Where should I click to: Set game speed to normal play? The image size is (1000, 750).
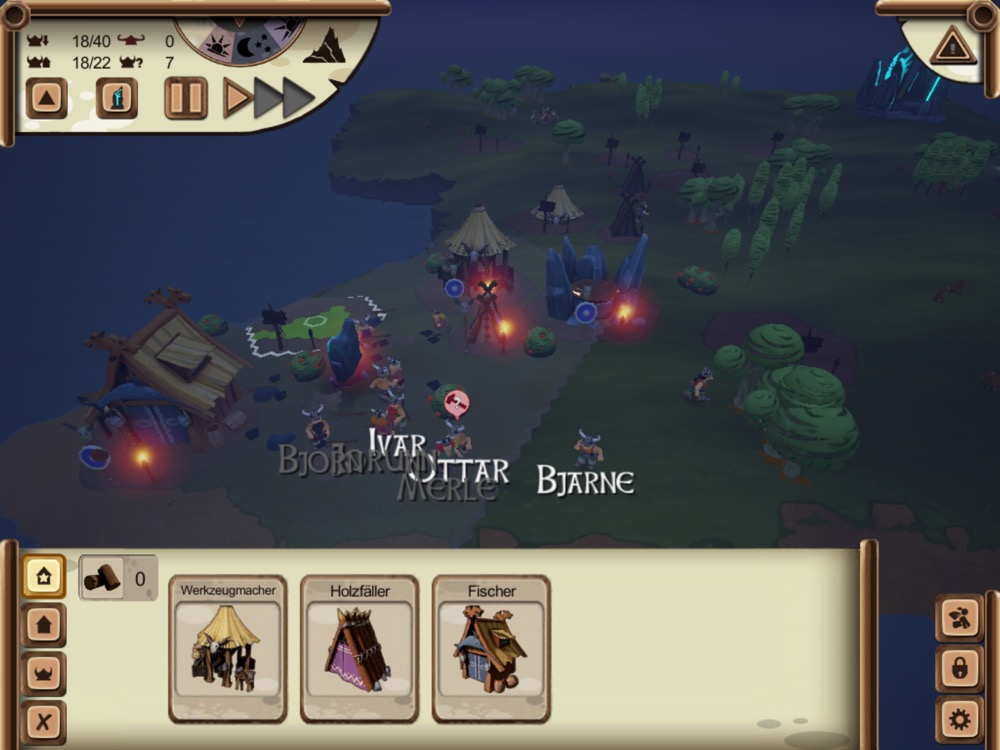point(237,98)
